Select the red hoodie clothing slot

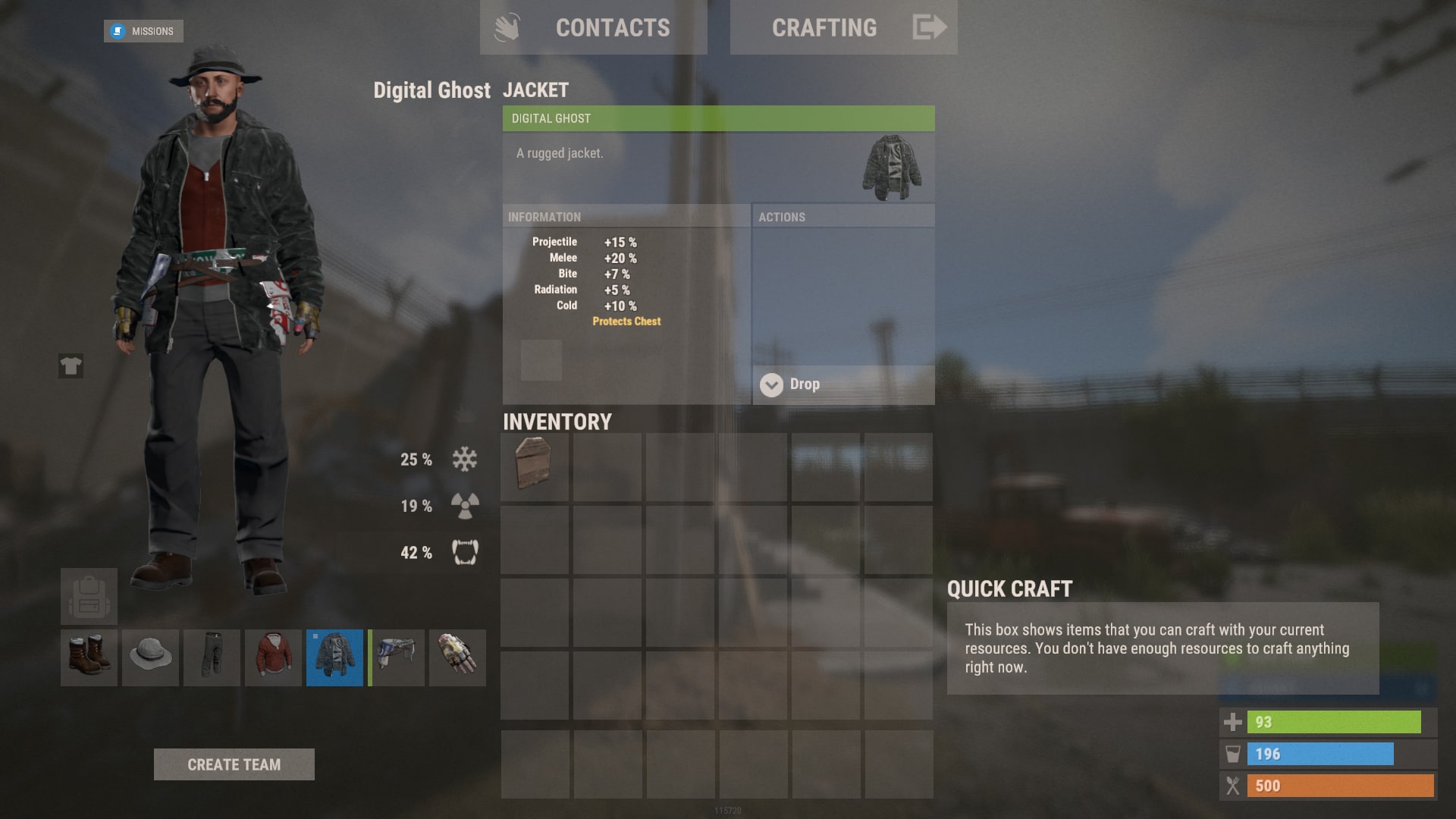point(273,657)
